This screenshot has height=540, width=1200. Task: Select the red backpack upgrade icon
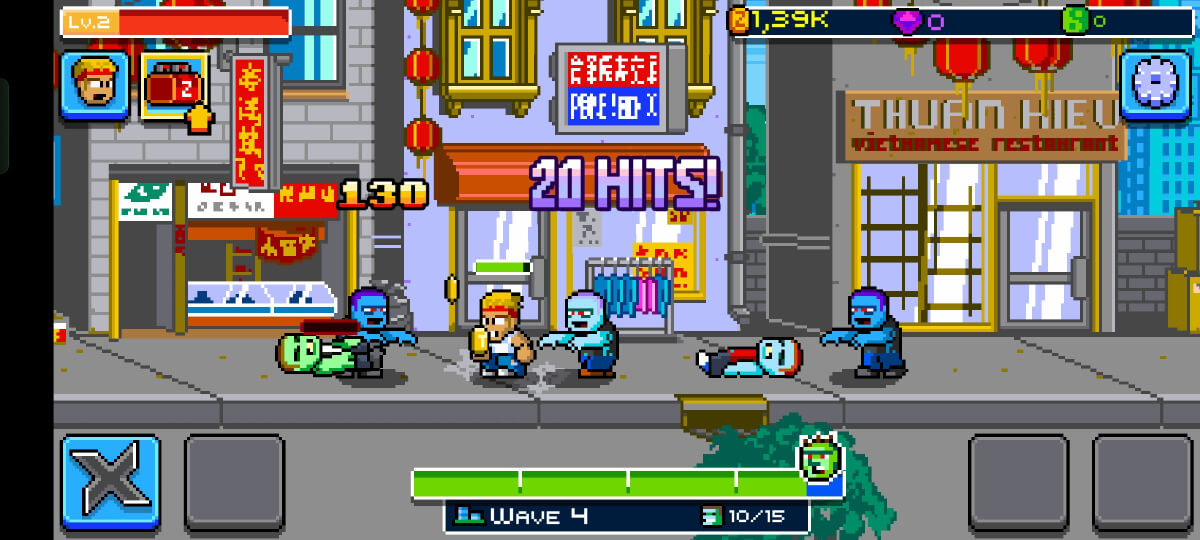[x=174, y=86]
